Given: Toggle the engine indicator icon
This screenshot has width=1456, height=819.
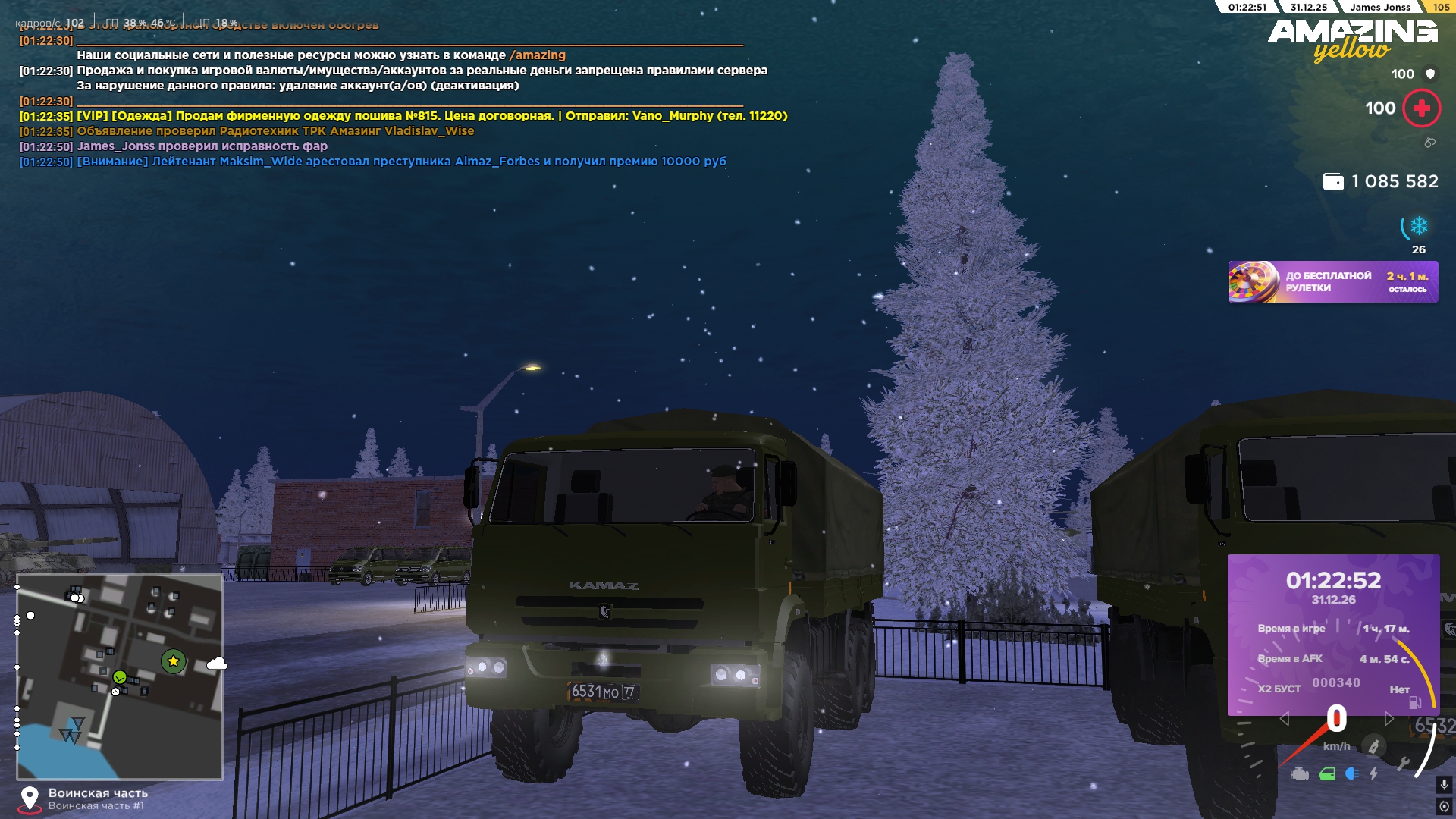Looking at the screenshot, I should (x=1300, y=774).
